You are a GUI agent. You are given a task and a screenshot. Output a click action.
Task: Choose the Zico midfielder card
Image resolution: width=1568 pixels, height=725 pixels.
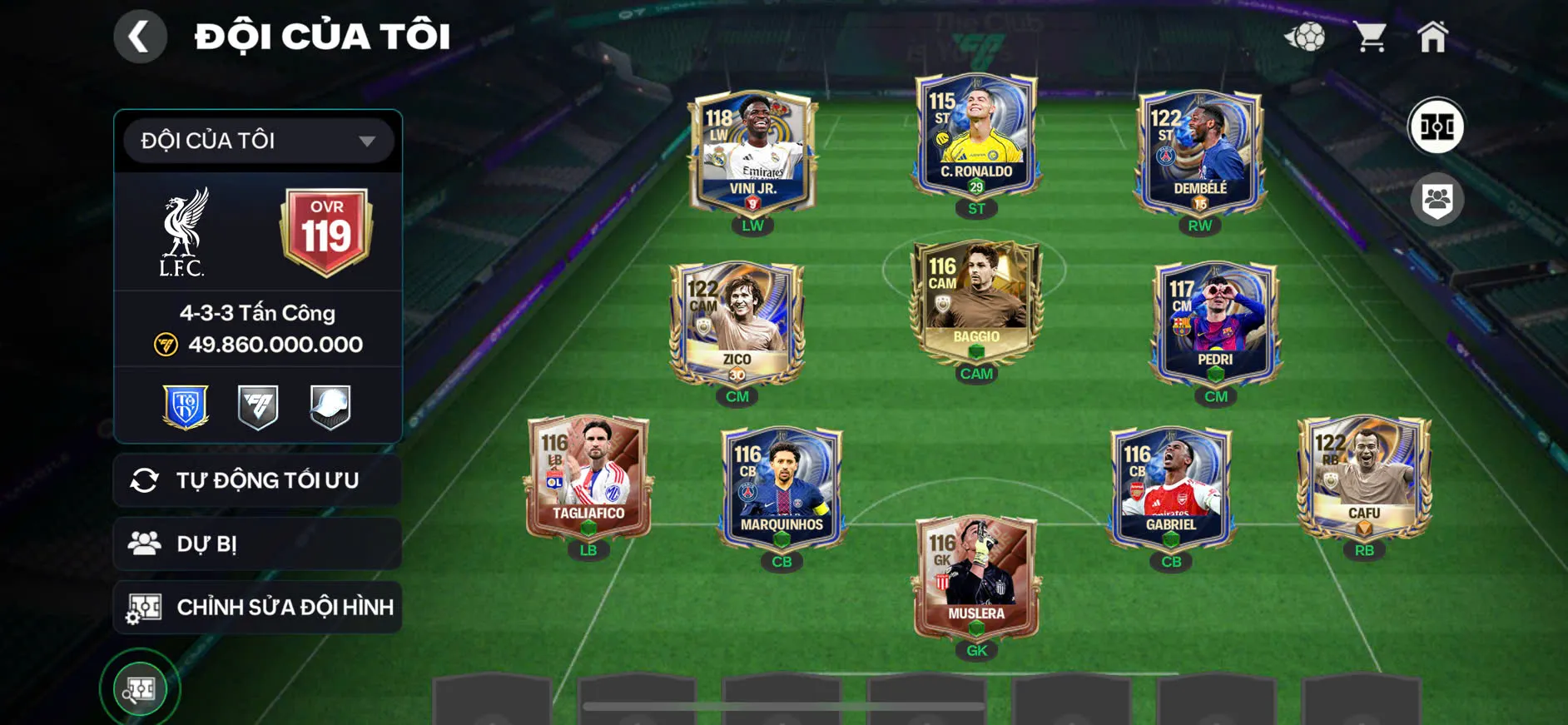(x=737, y=323)
